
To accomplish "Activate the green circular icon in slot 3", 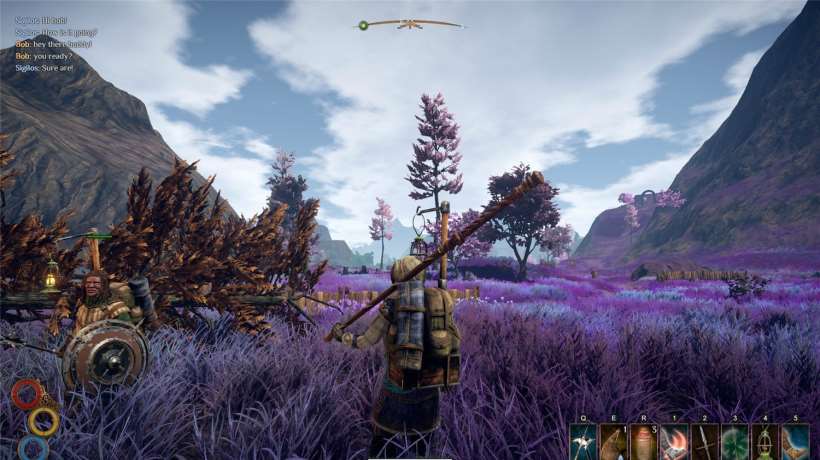I will [x=735, y=442].
